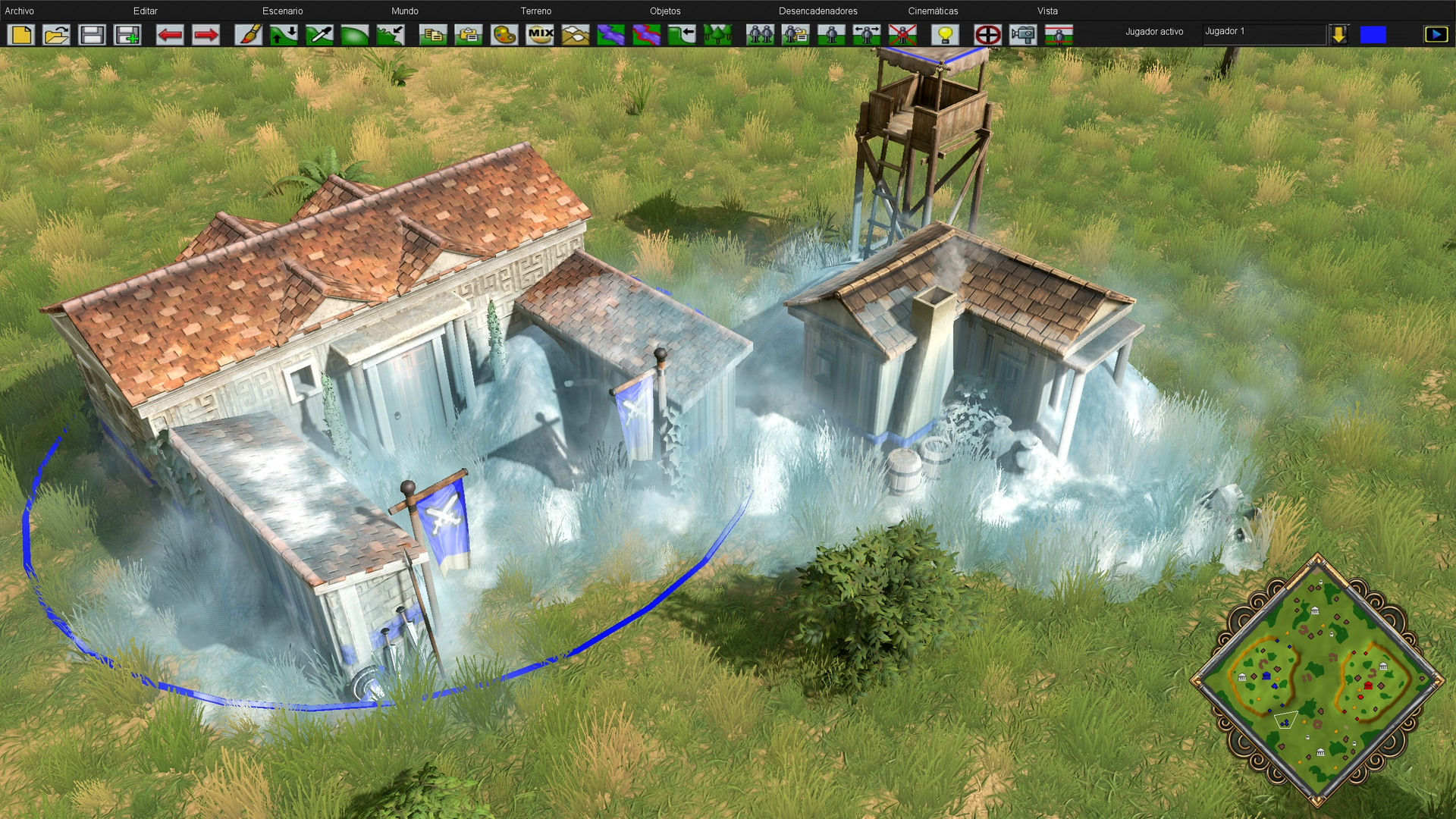Open the Escenario menu

pos(282,11)
